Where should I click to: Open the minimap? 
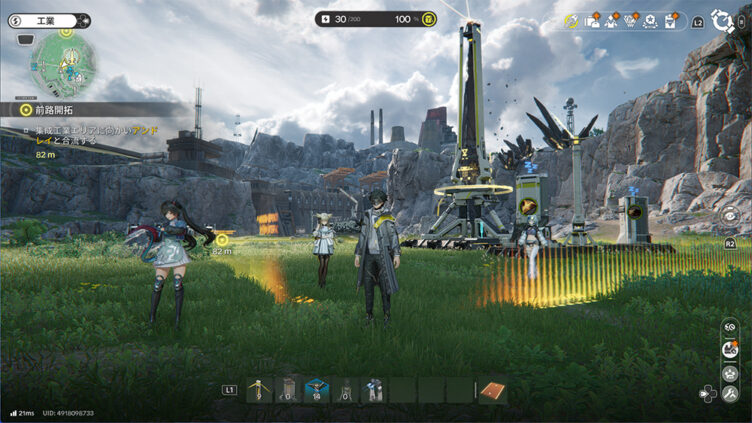(63, 64)
